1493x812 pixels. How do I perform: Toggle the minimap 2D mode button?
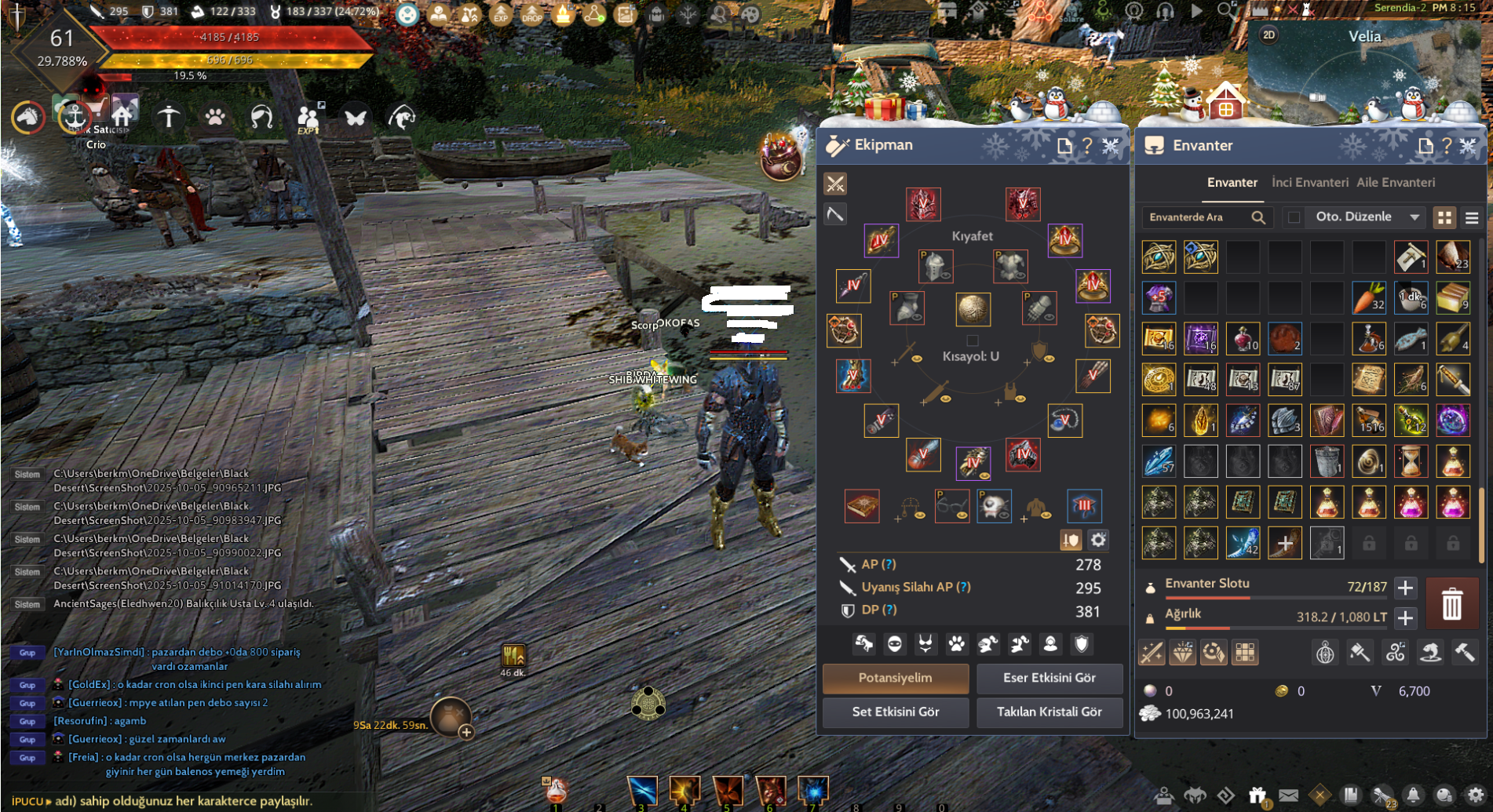point(1269,35)
